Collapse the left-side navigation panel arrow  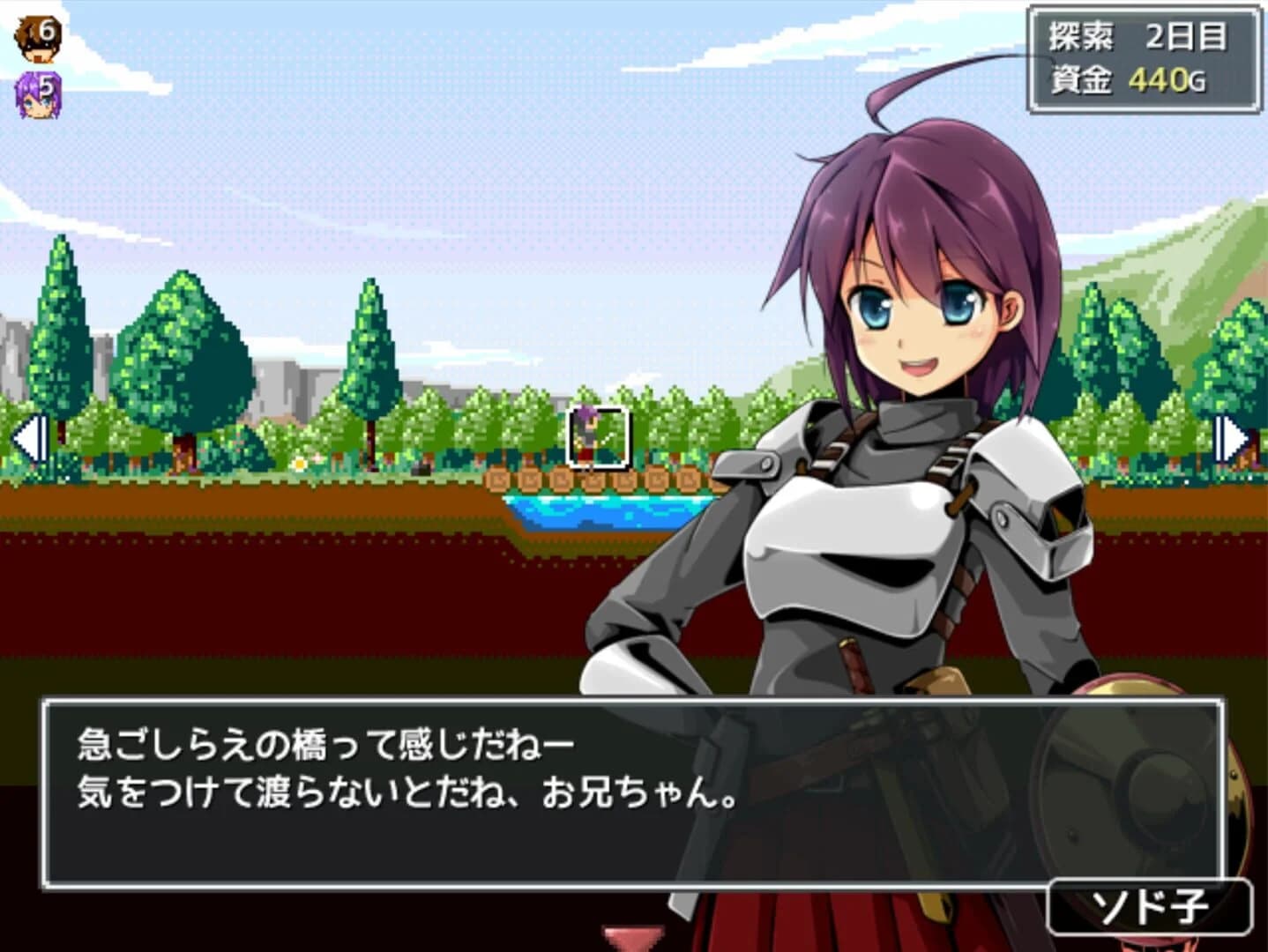pyautogui.click(x=28, y=438)
